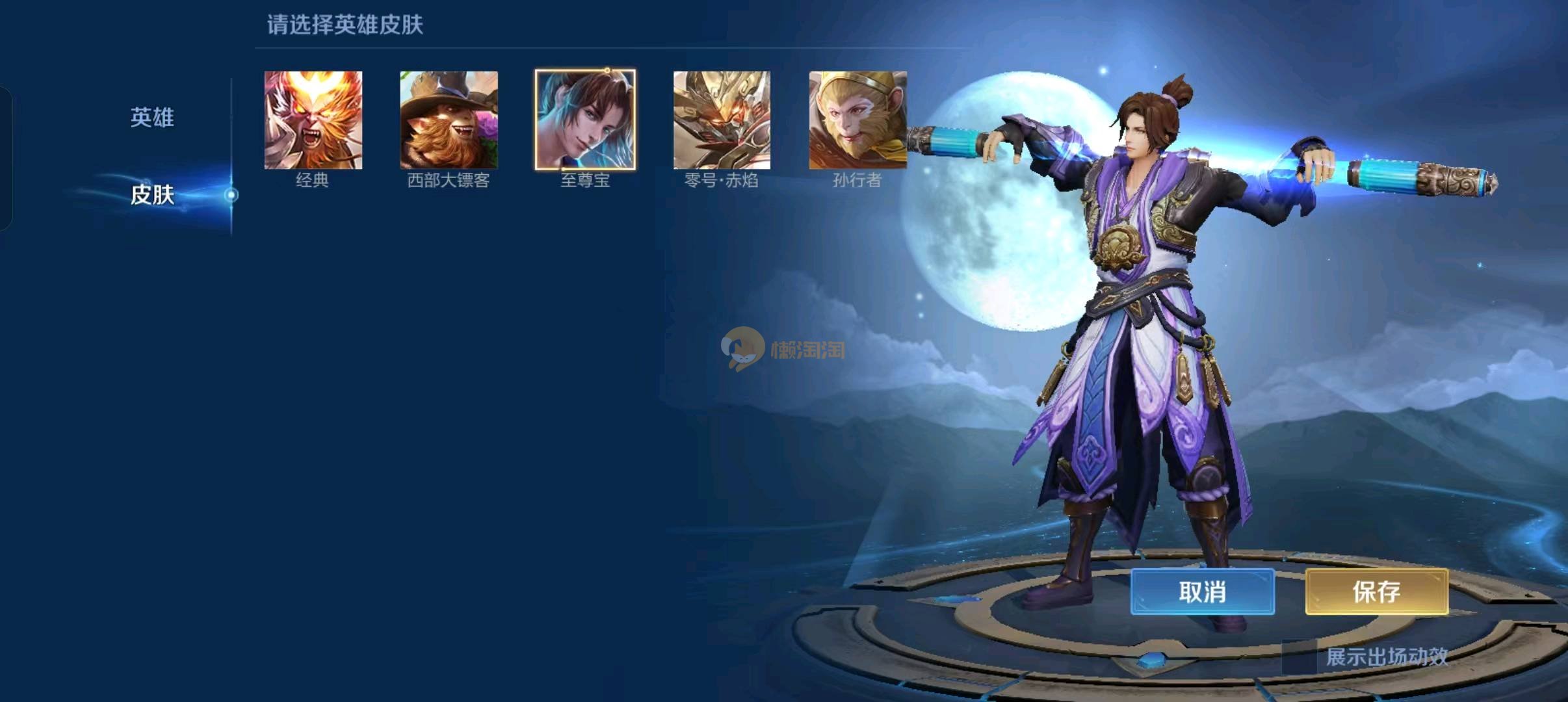
Task: Choose the 孙行者 skin thumbnail
Action: 857,120
